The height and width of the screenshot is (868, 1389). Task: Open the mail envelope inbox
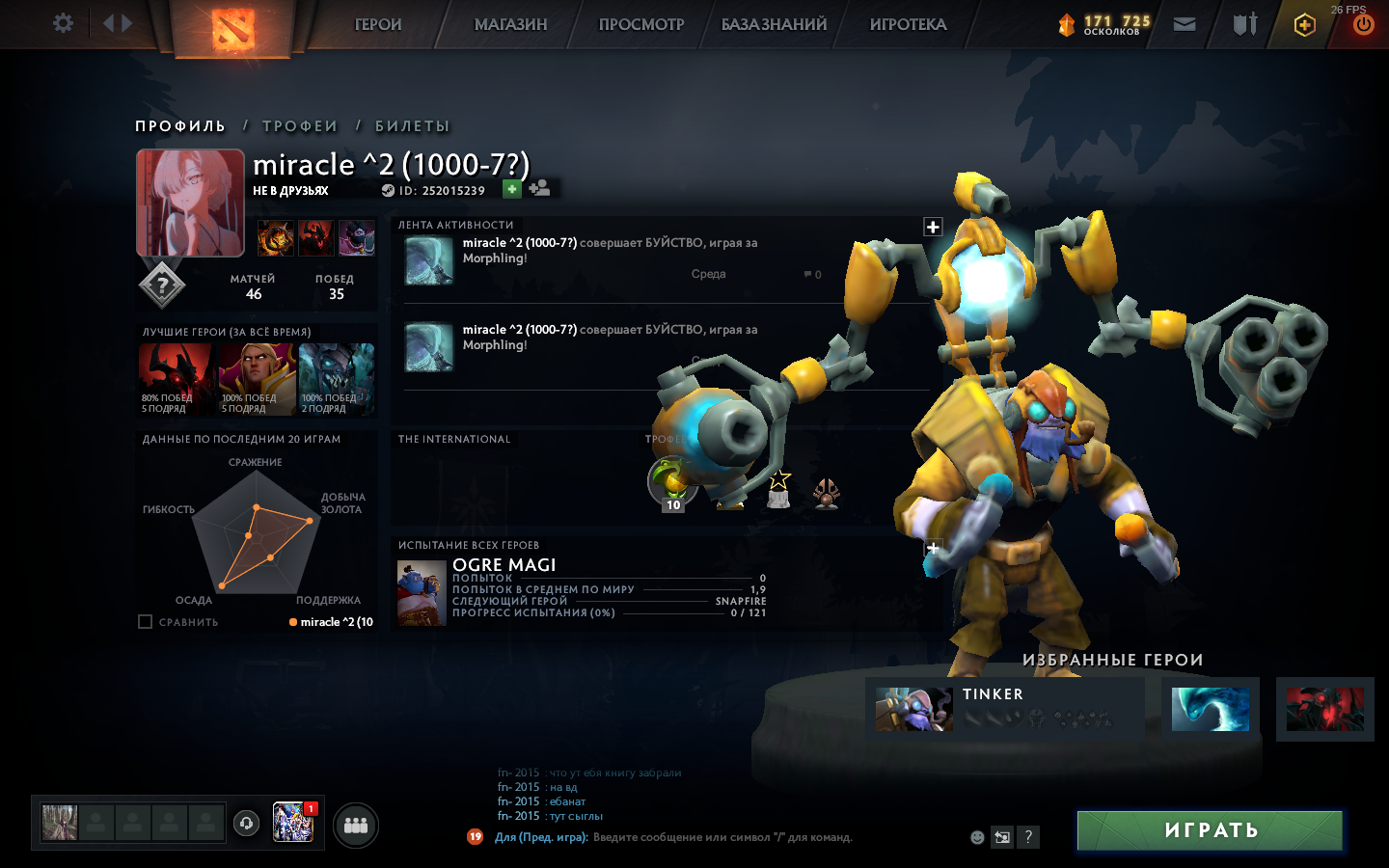[x=1185, y=24]
